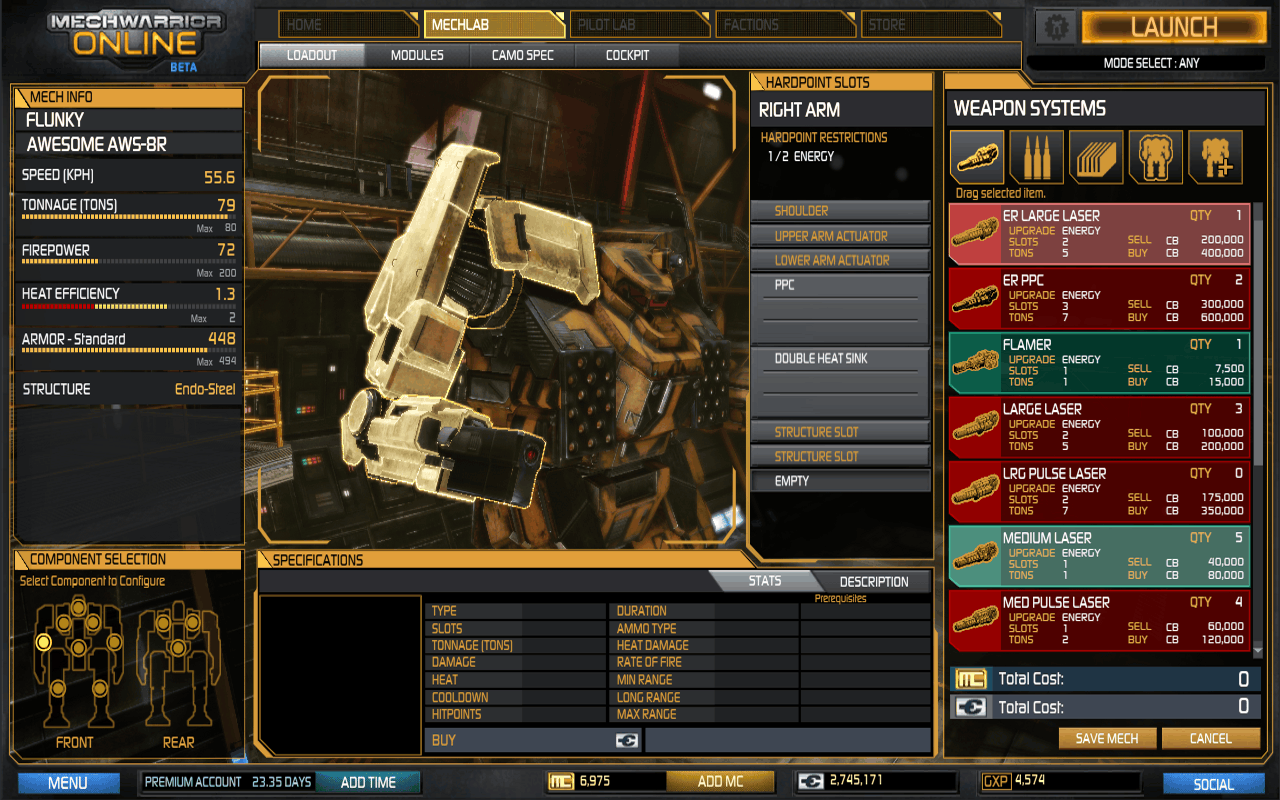Open the Camo Spec sub-tab
1280x800 pixels.
pos(522,55)
